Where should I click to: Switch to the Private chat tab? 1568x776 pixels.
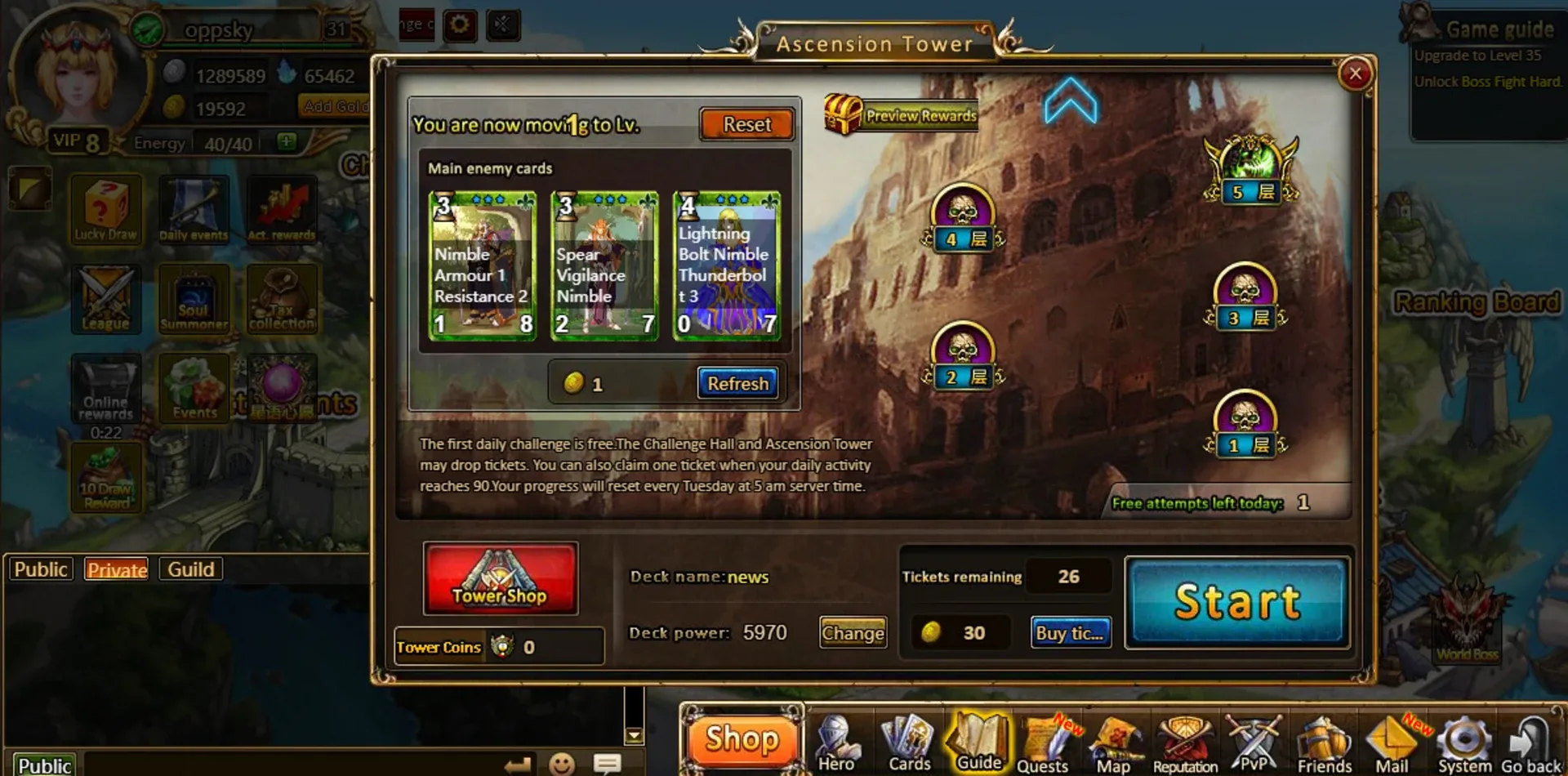[x=116, y=569]
